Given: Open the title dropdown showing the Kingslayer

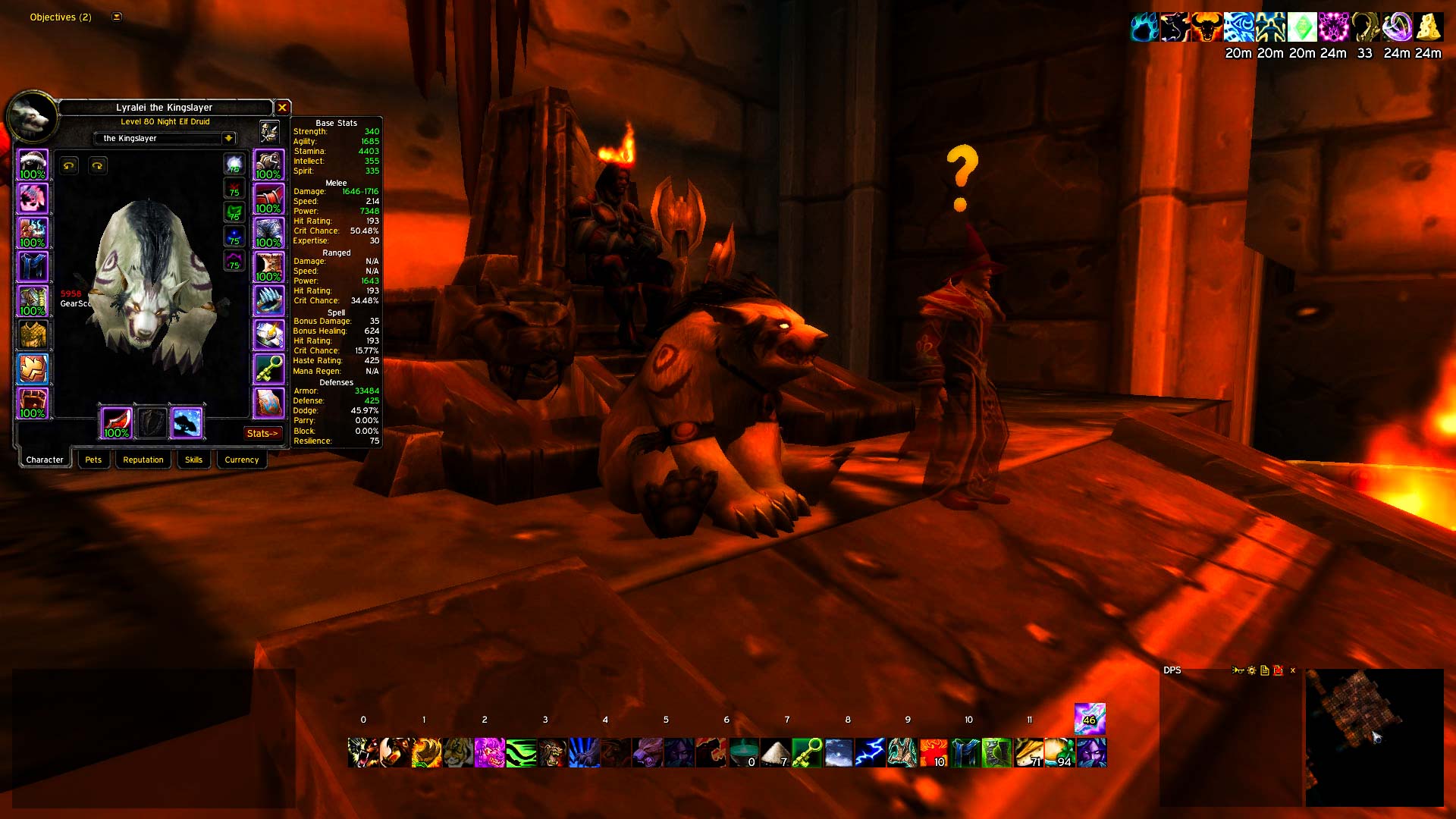Looking at the screenshot, I should [228, 138].
